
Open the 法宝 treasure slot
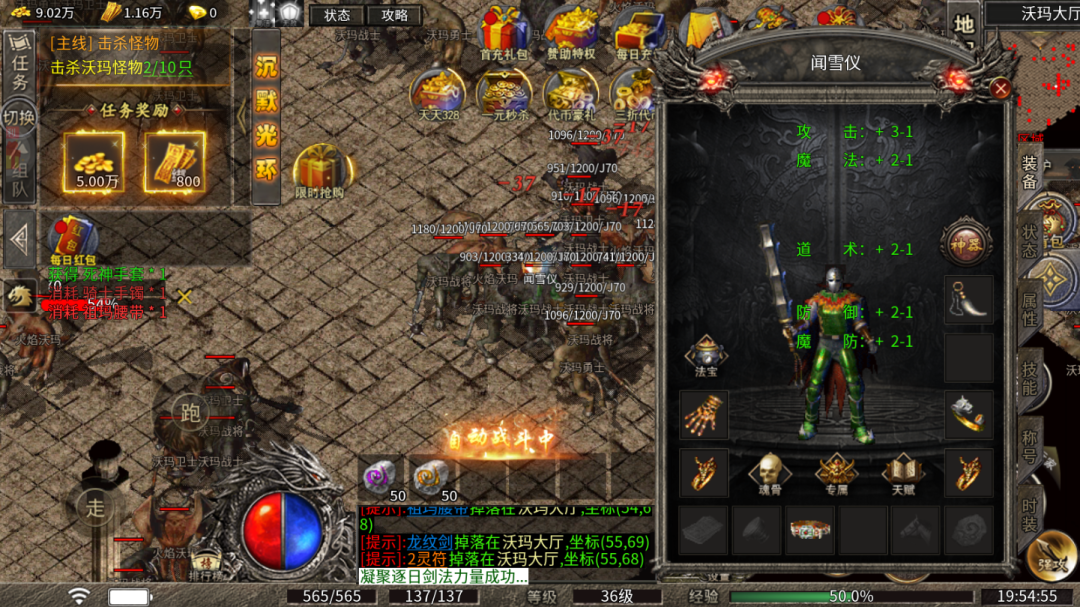click(x=706, y=356)
